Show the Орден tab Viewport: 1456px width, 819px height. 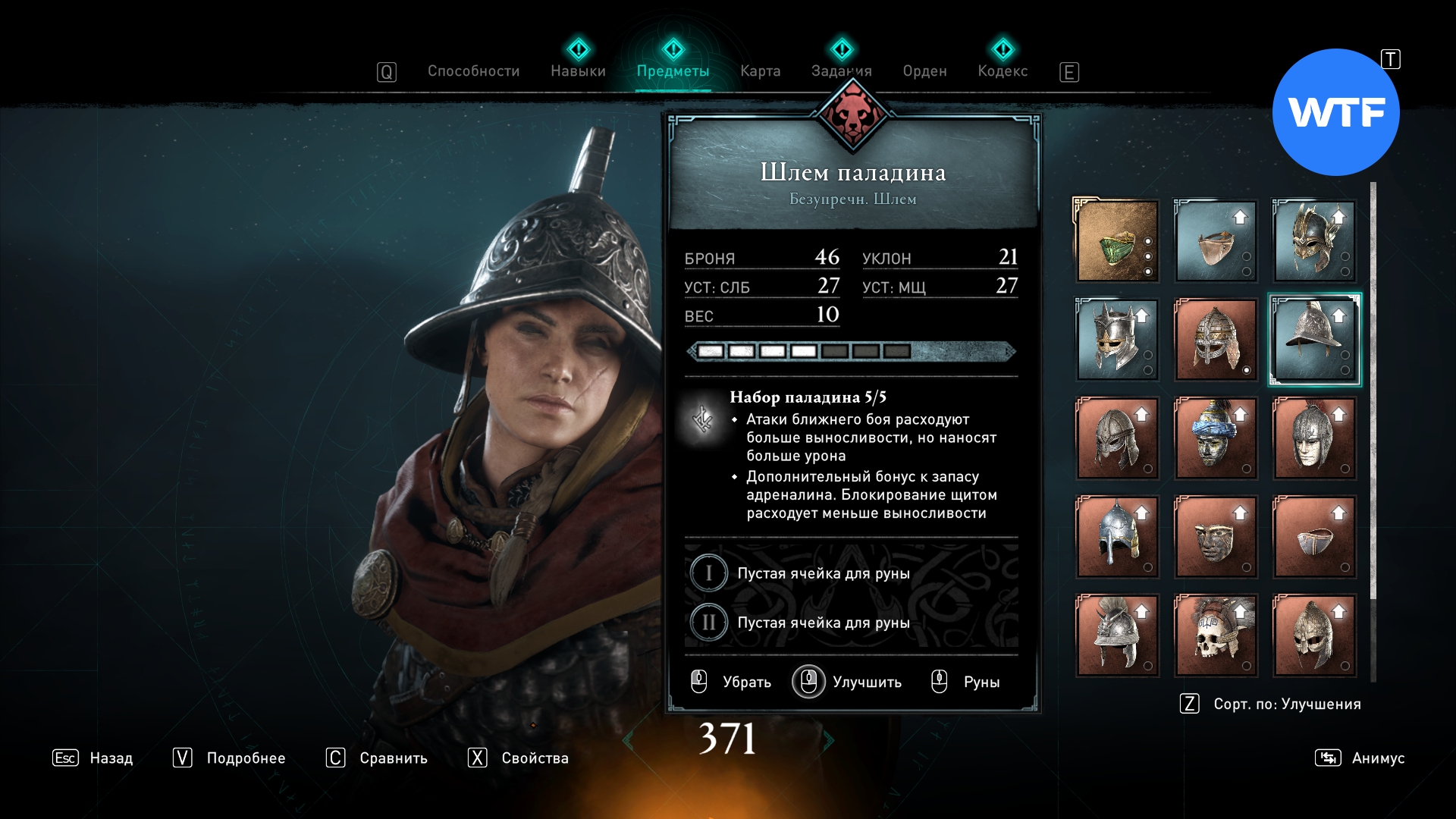tap(924, 71)
